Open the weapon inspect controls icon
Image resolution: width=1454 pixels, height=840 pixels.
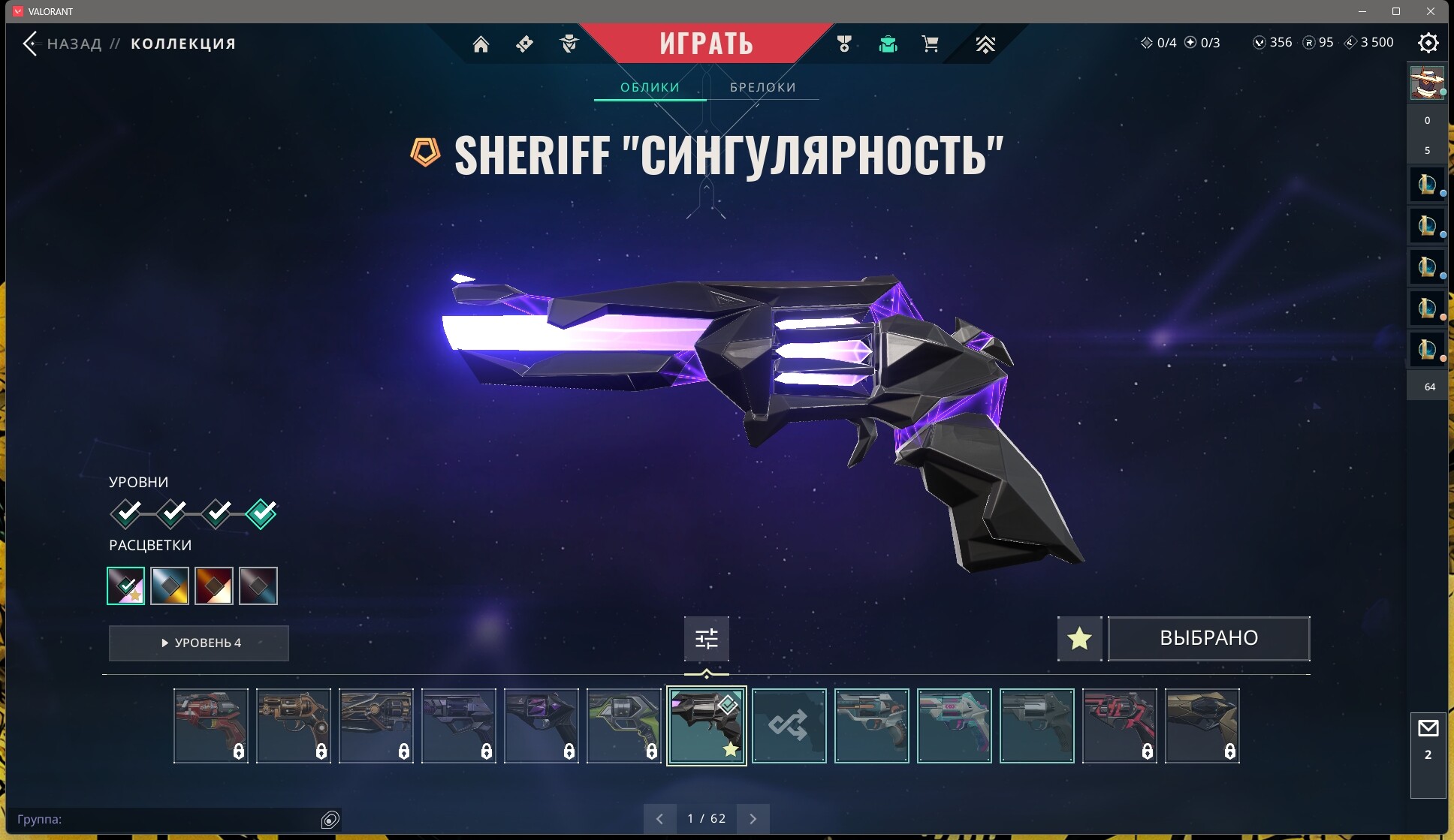[x=706, y=637]
